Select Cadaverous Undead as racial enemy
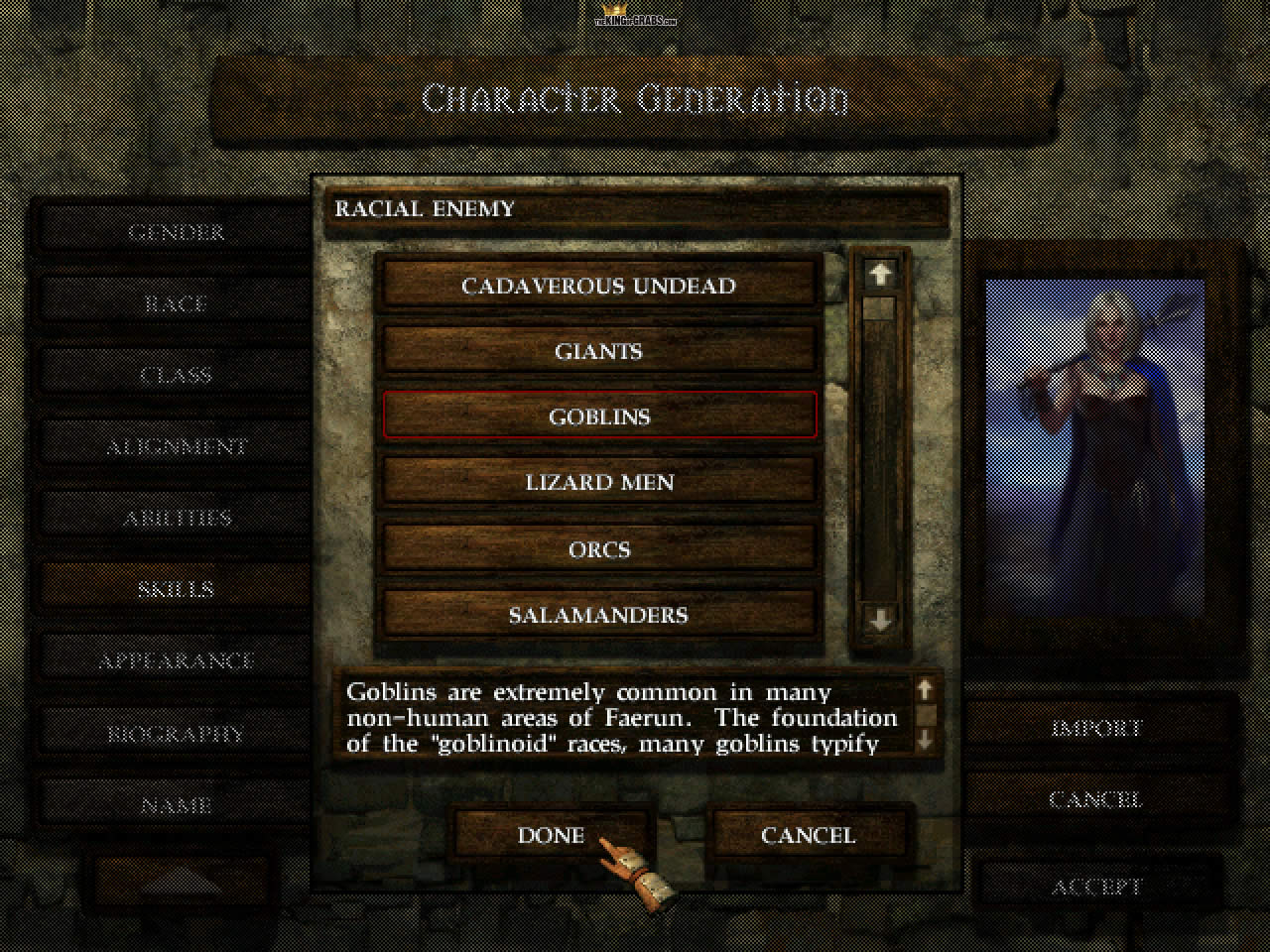This screenshot has height=952, width=1270. pyautogui.click(x=598, y=286)
